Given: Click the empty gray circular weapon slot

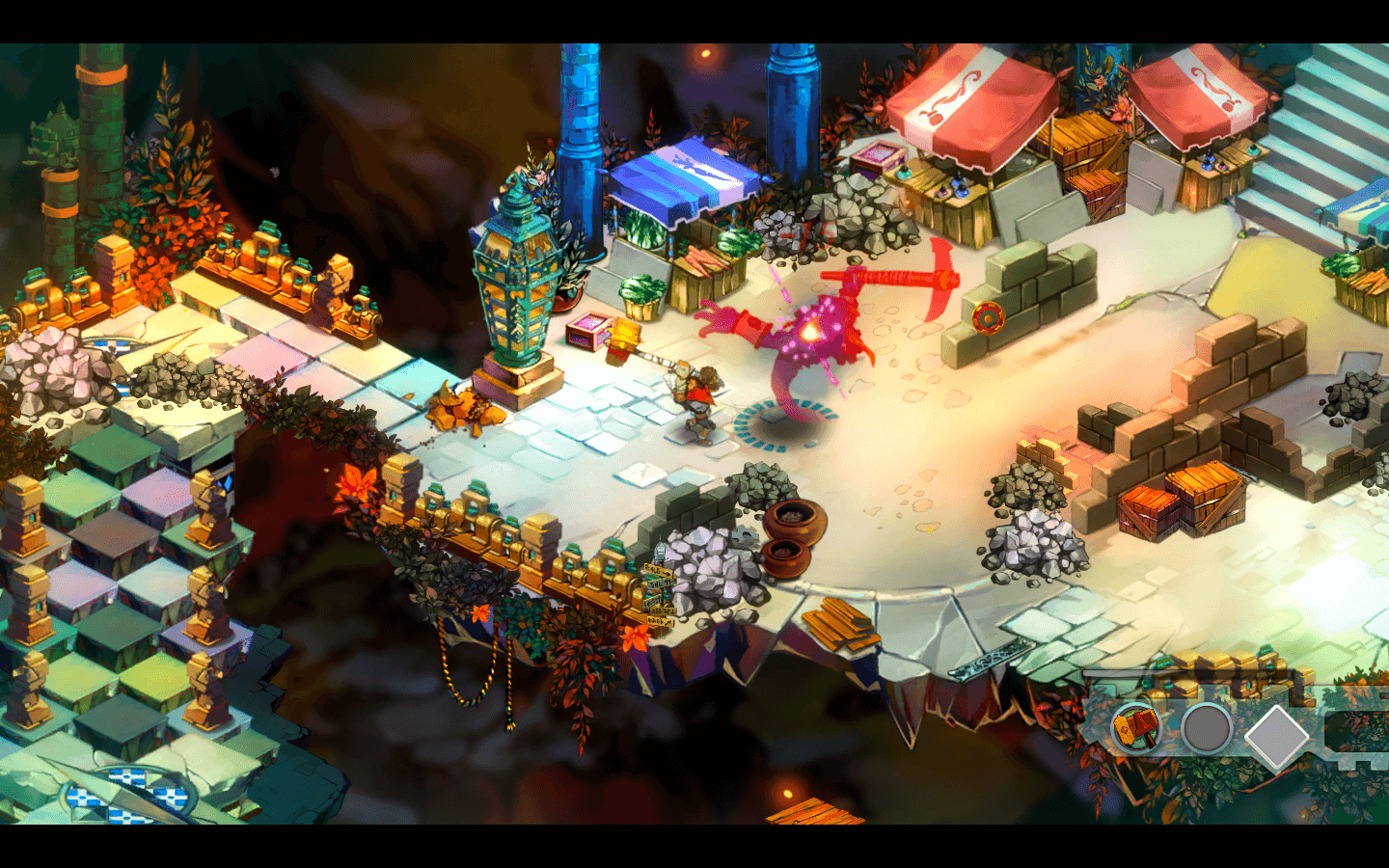Looking at the screenshot, I should click(1206, 729).
